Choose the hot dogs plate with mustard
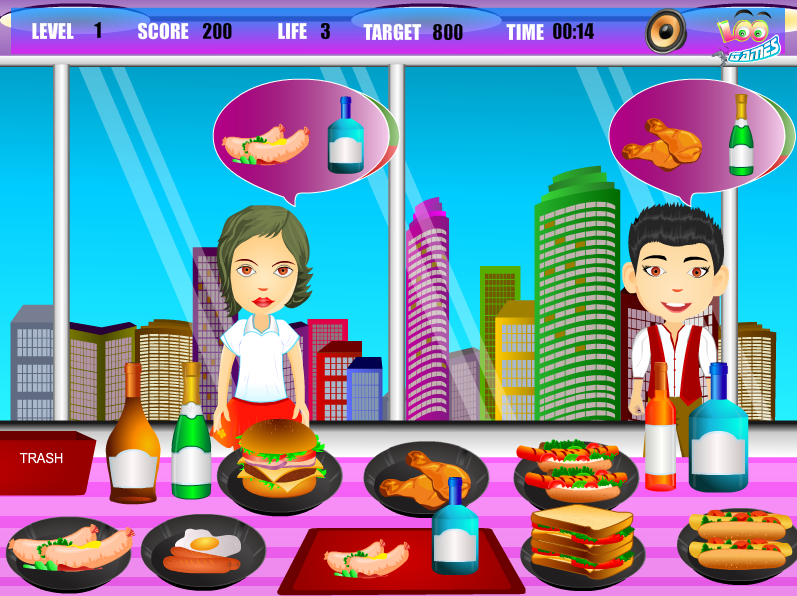The image size is (797, 596). (738, 541)
